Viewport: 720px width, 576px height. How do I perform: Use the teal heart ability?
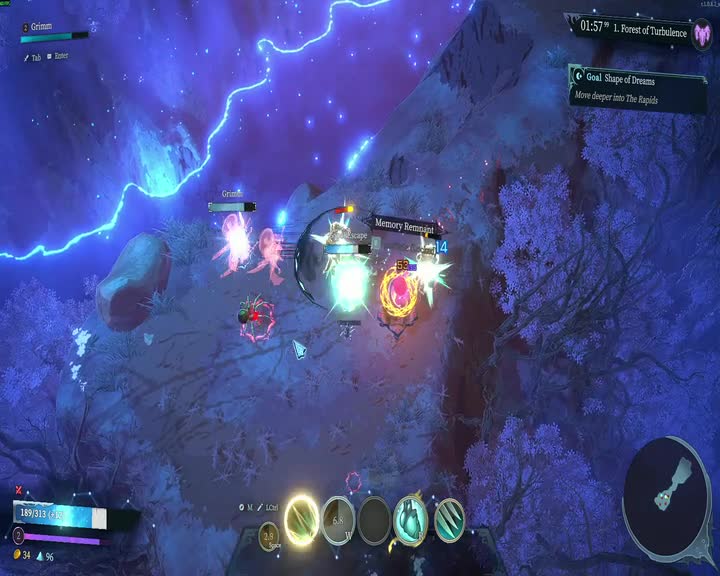coord(410,518)
